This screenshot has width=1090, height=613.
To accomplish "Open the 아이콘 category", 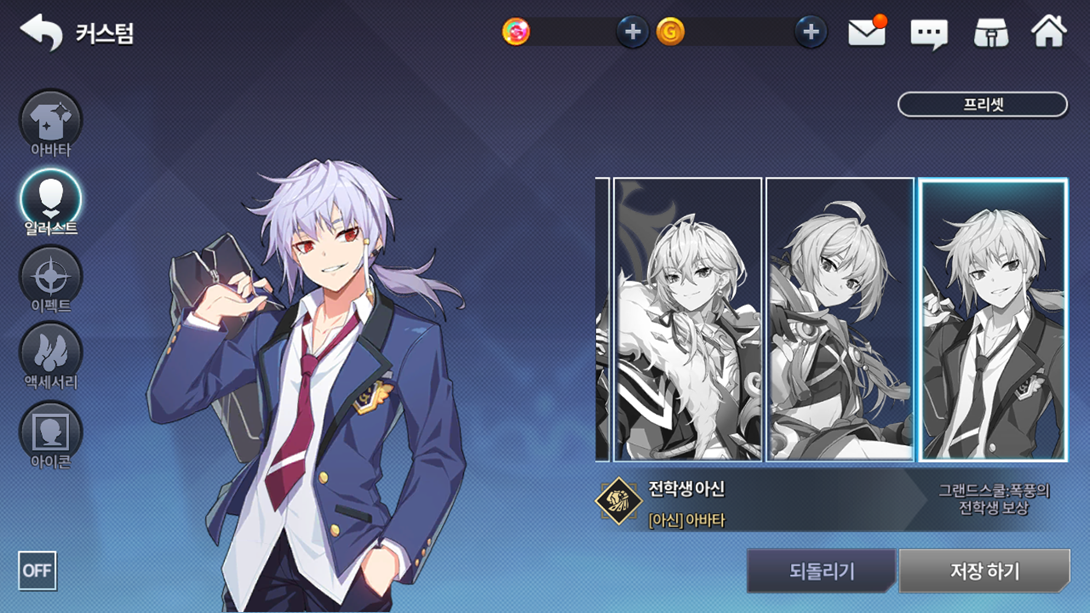I will 51,432.
